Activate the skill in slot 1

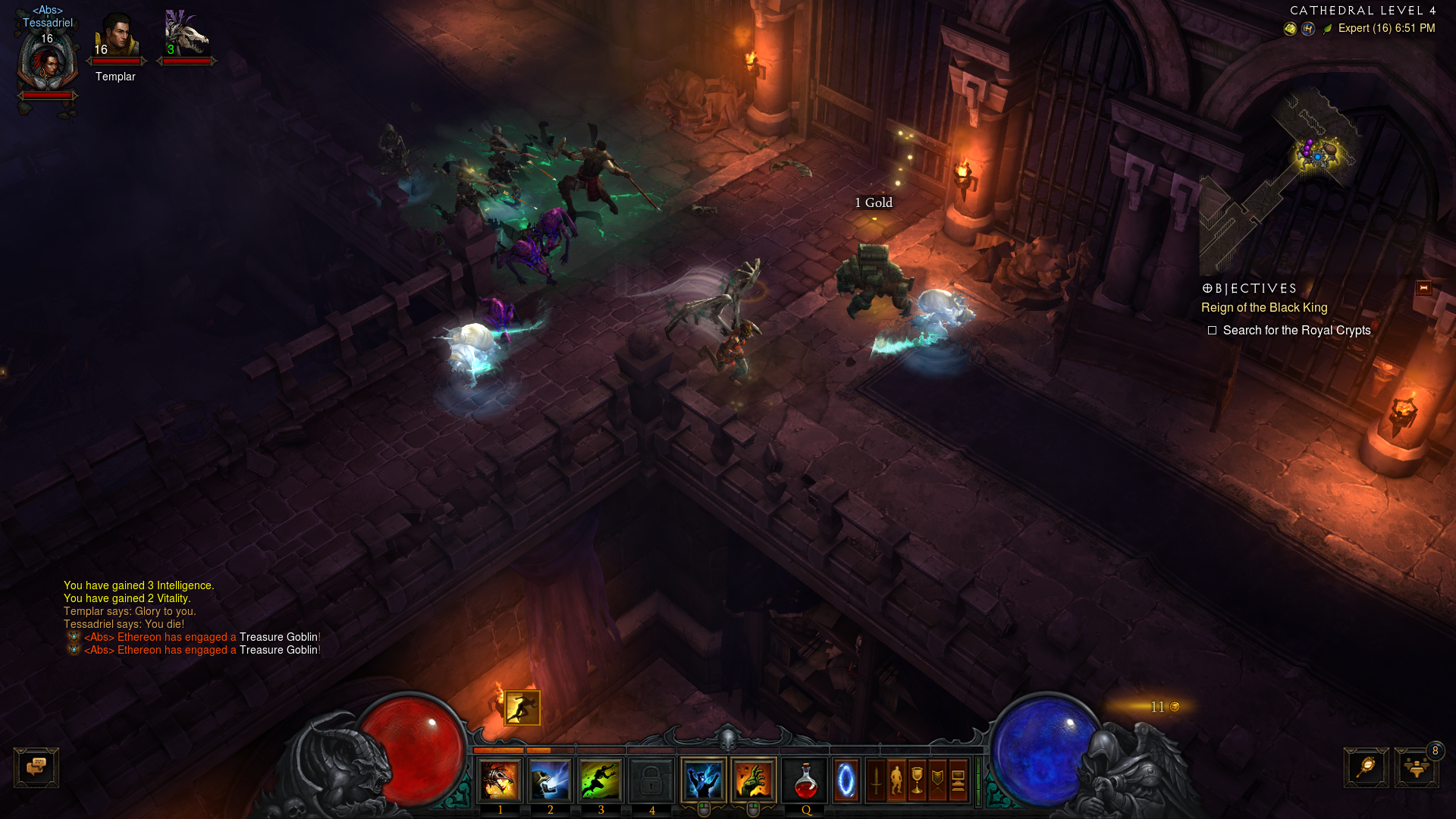500,780
